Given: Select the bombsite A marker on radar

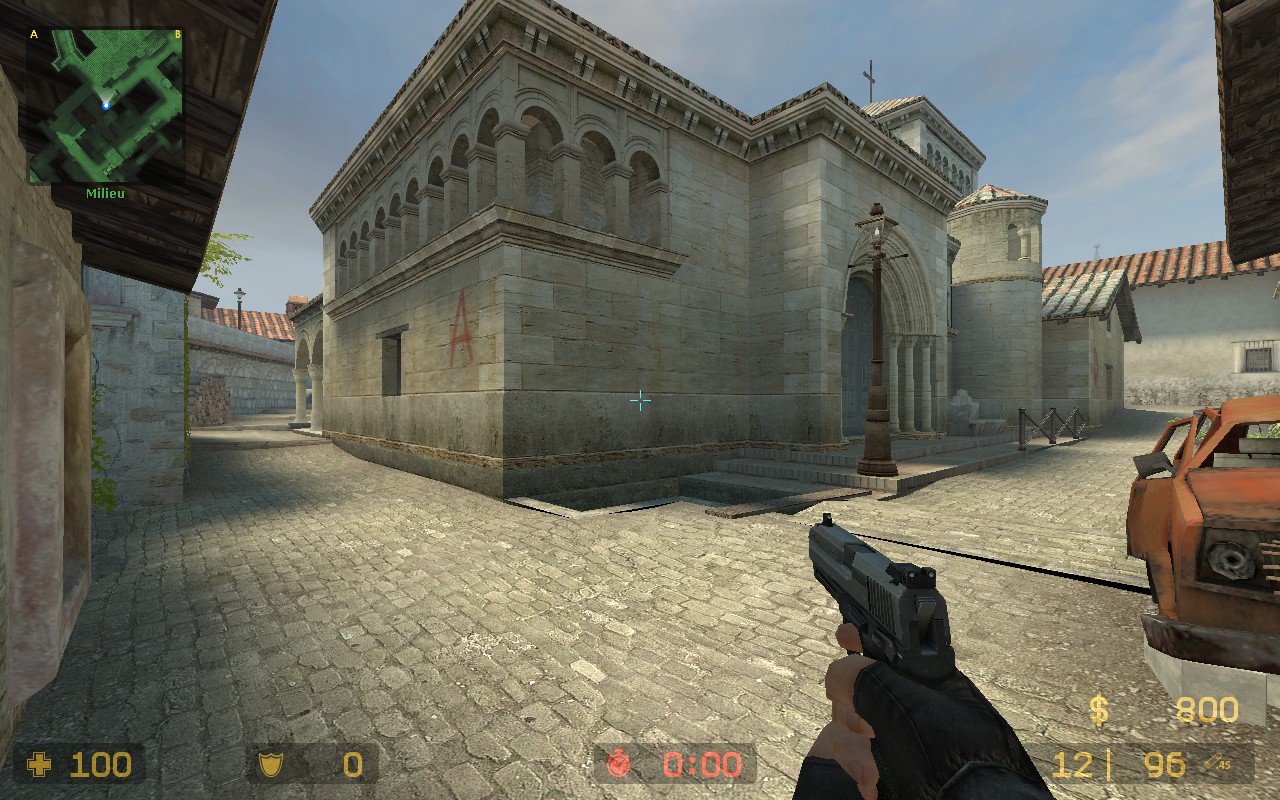Looking at the screenshot, I should (34, 35).
